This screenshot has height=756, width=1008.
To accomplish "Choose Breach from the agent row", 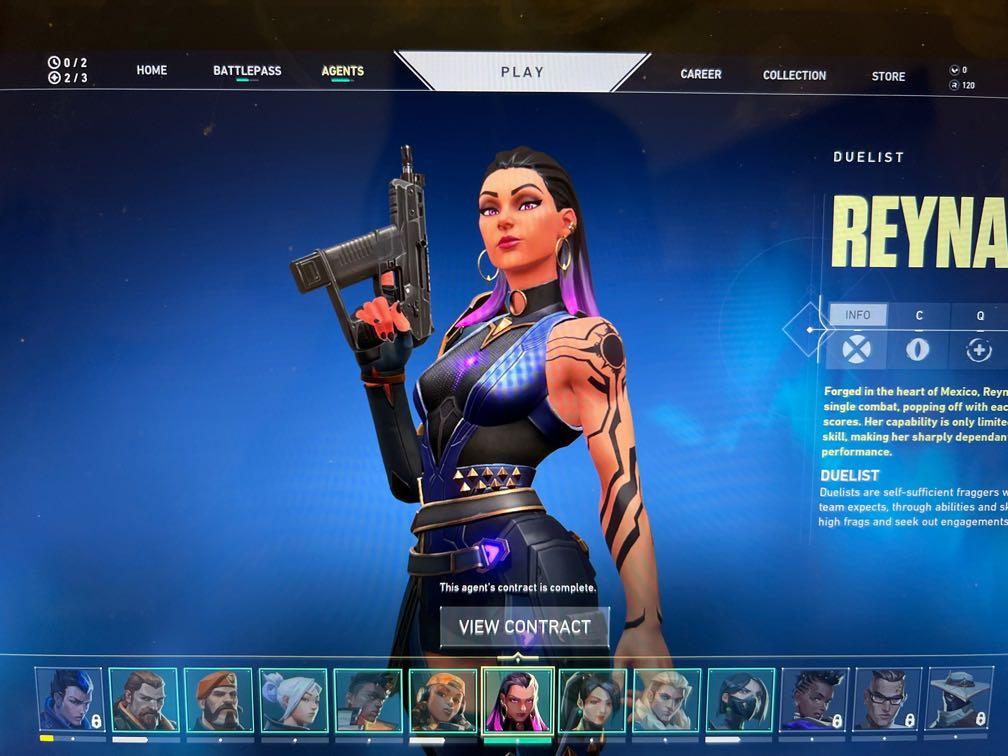I will tap(143, 700).
